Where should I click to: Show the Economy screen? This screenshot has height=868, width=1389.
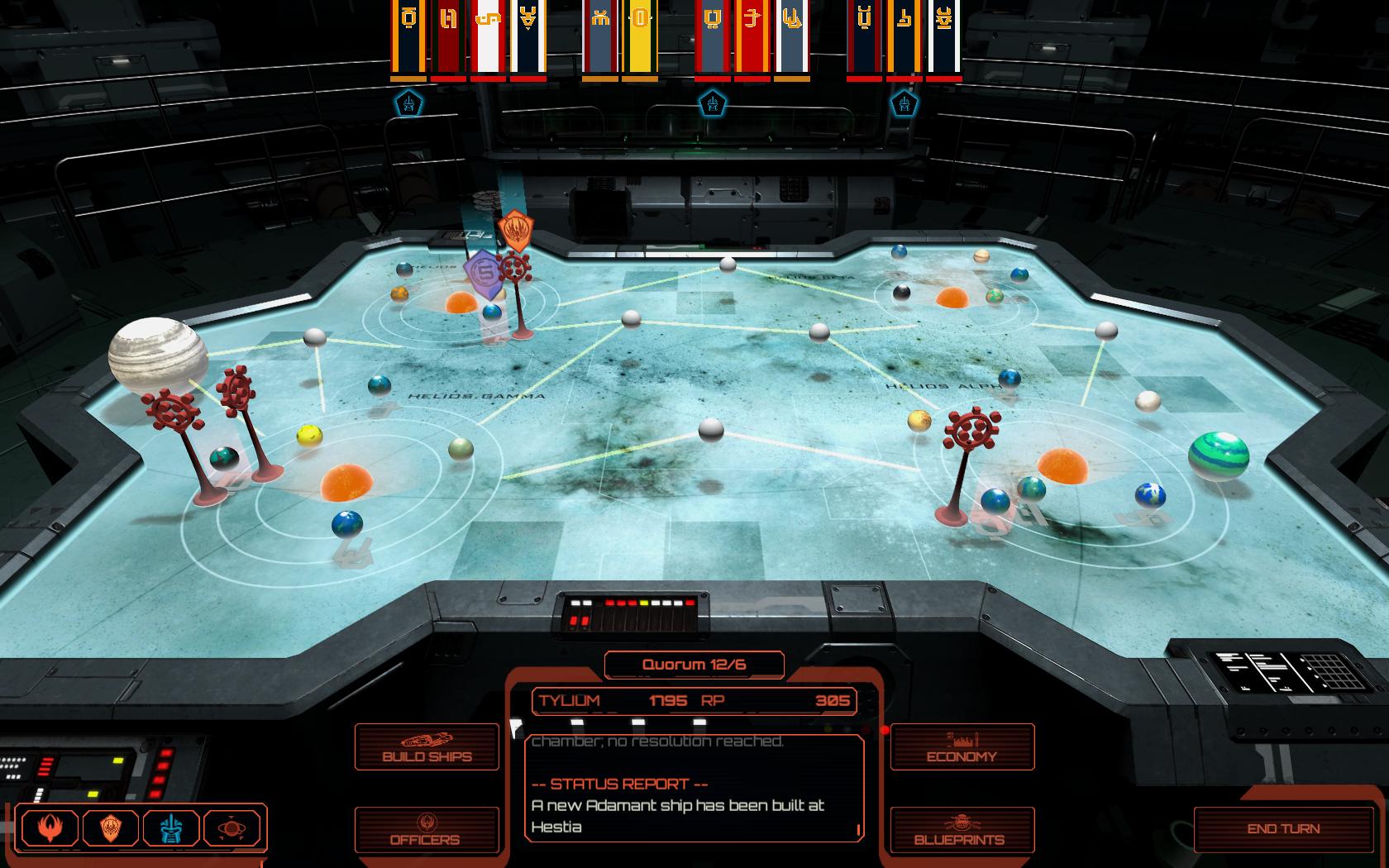click(962, 747)
